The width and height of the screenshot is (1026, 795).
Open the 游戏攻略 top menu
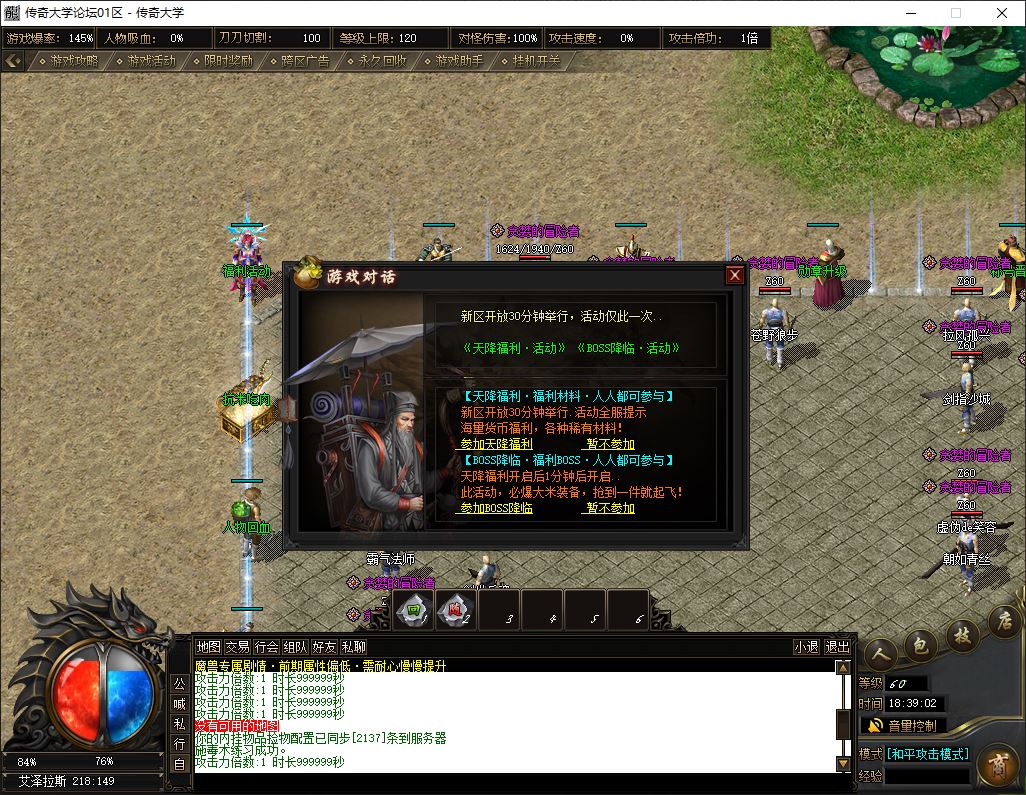[70, 61]
